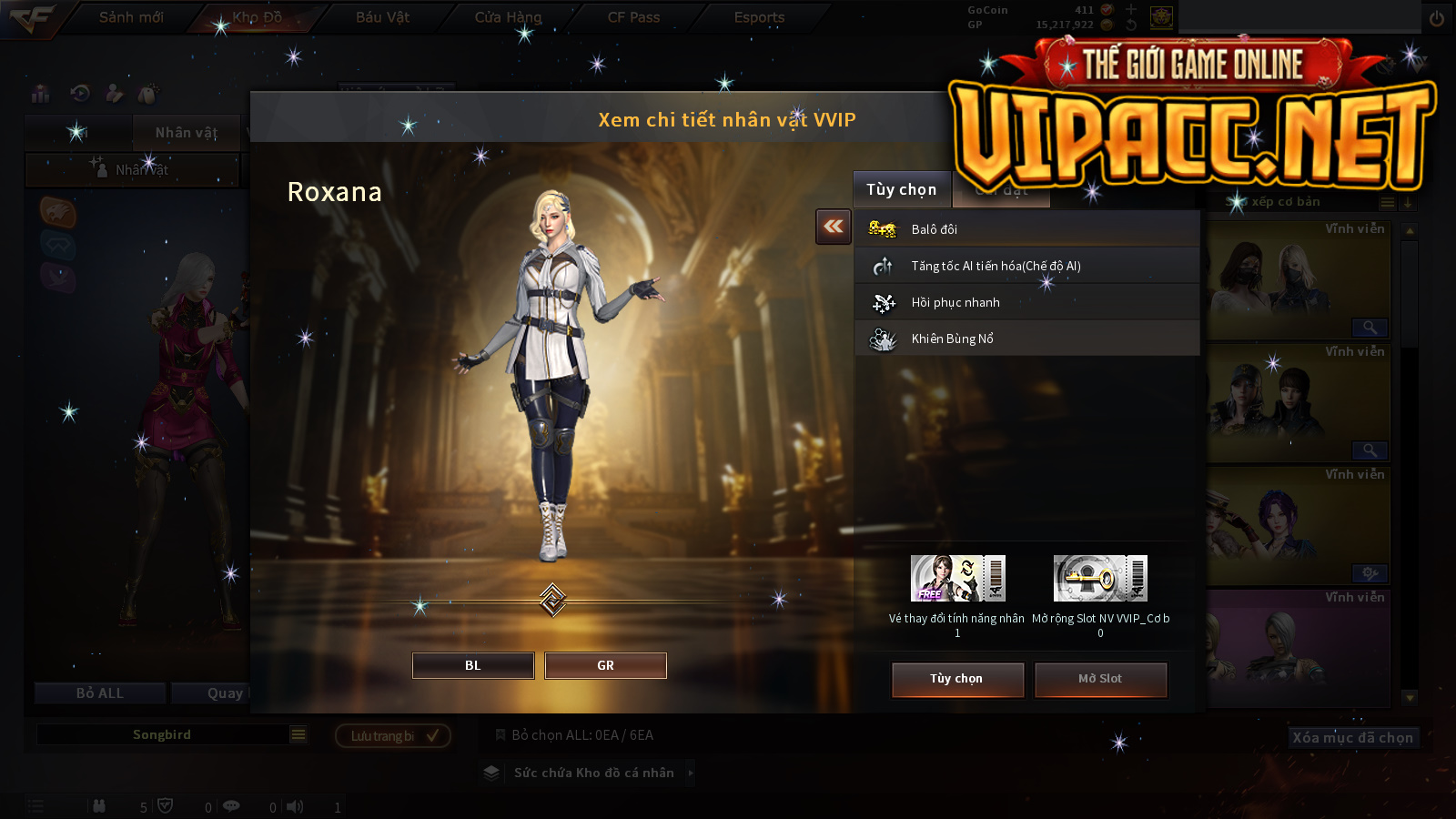The width and height of the screenshot is (1456, 819).
Task: Click Xóa mục đã chọn button
Action: point(1352,737)
